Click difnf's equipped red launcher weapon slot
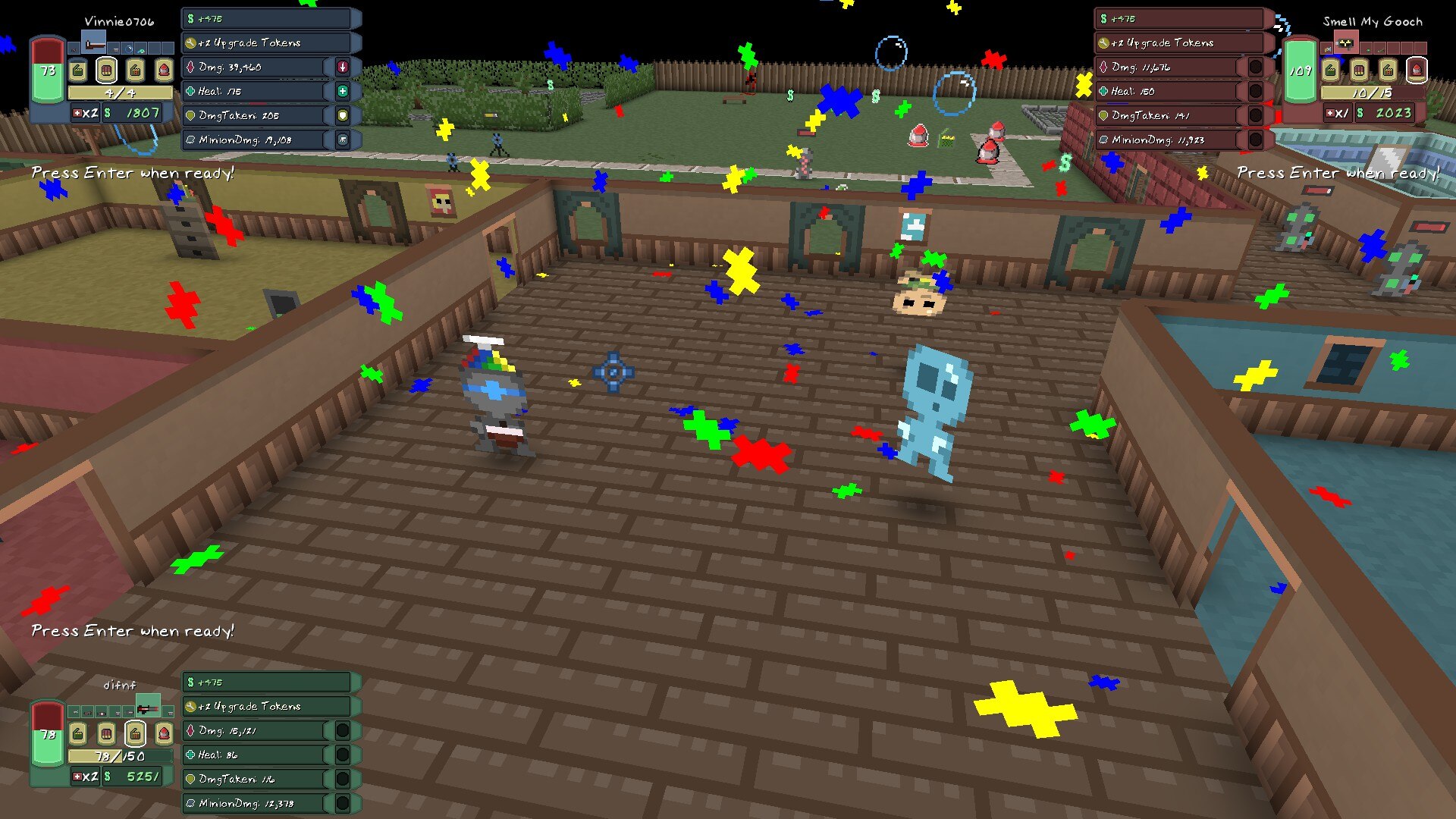Screen dimensions: 1456x819 coord(148,708)
